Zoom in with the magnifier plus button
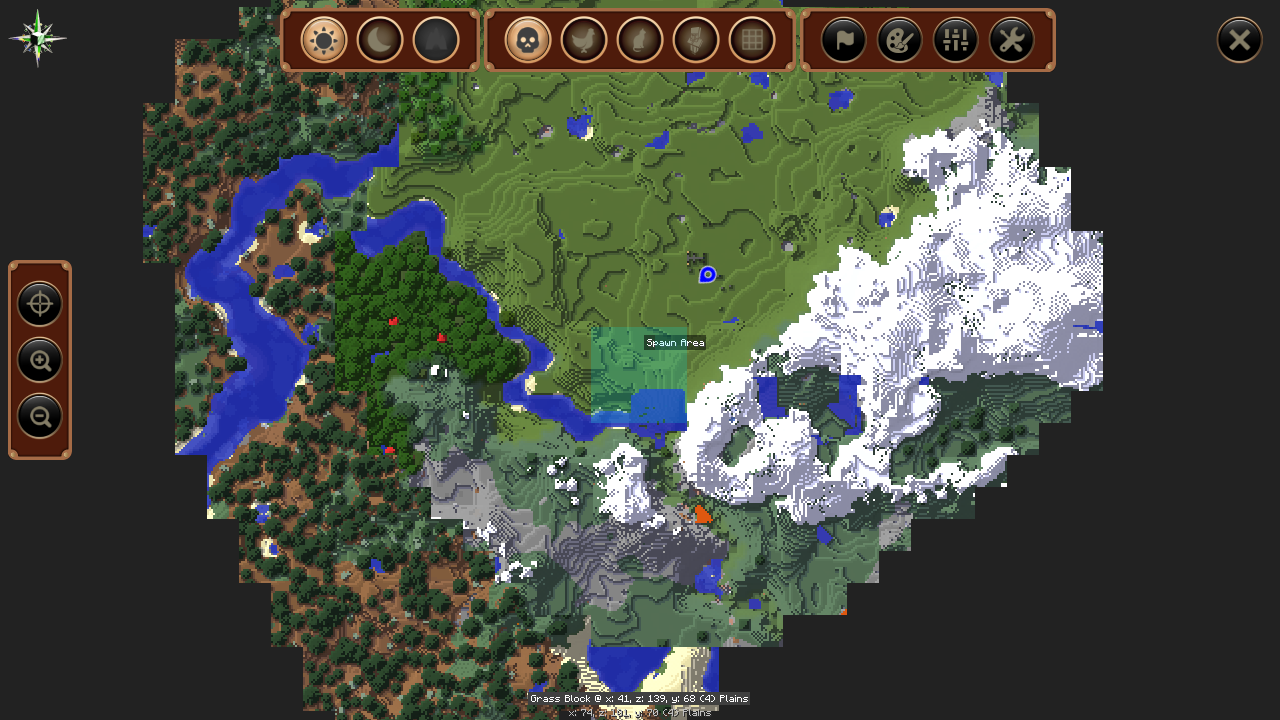Viewport: 1280px width, 720px height. 40,360
